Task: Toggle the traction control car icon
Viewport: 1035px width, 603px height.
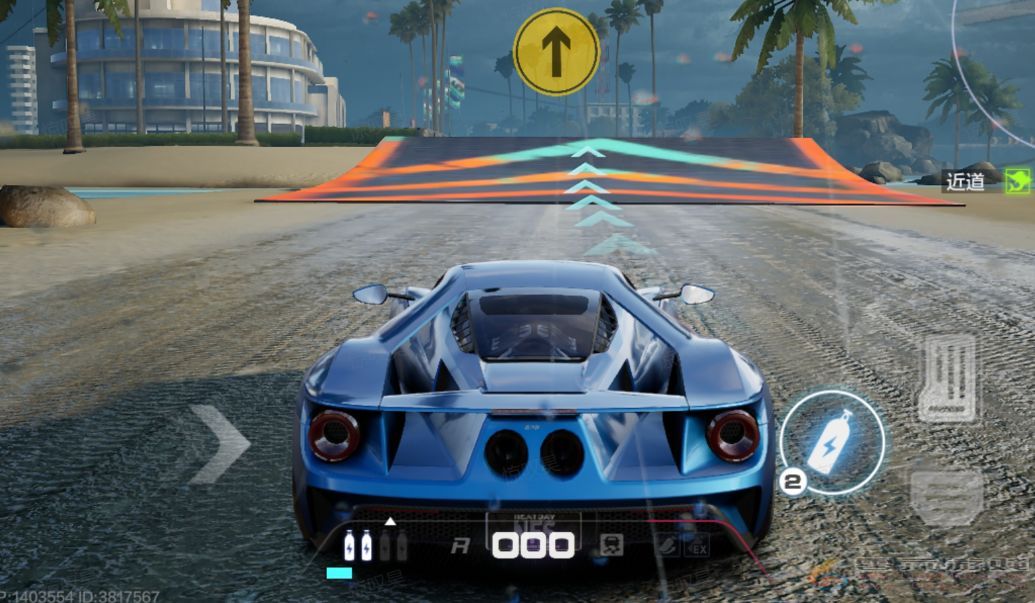Action: pyautogui.click(x=611, y=545)
